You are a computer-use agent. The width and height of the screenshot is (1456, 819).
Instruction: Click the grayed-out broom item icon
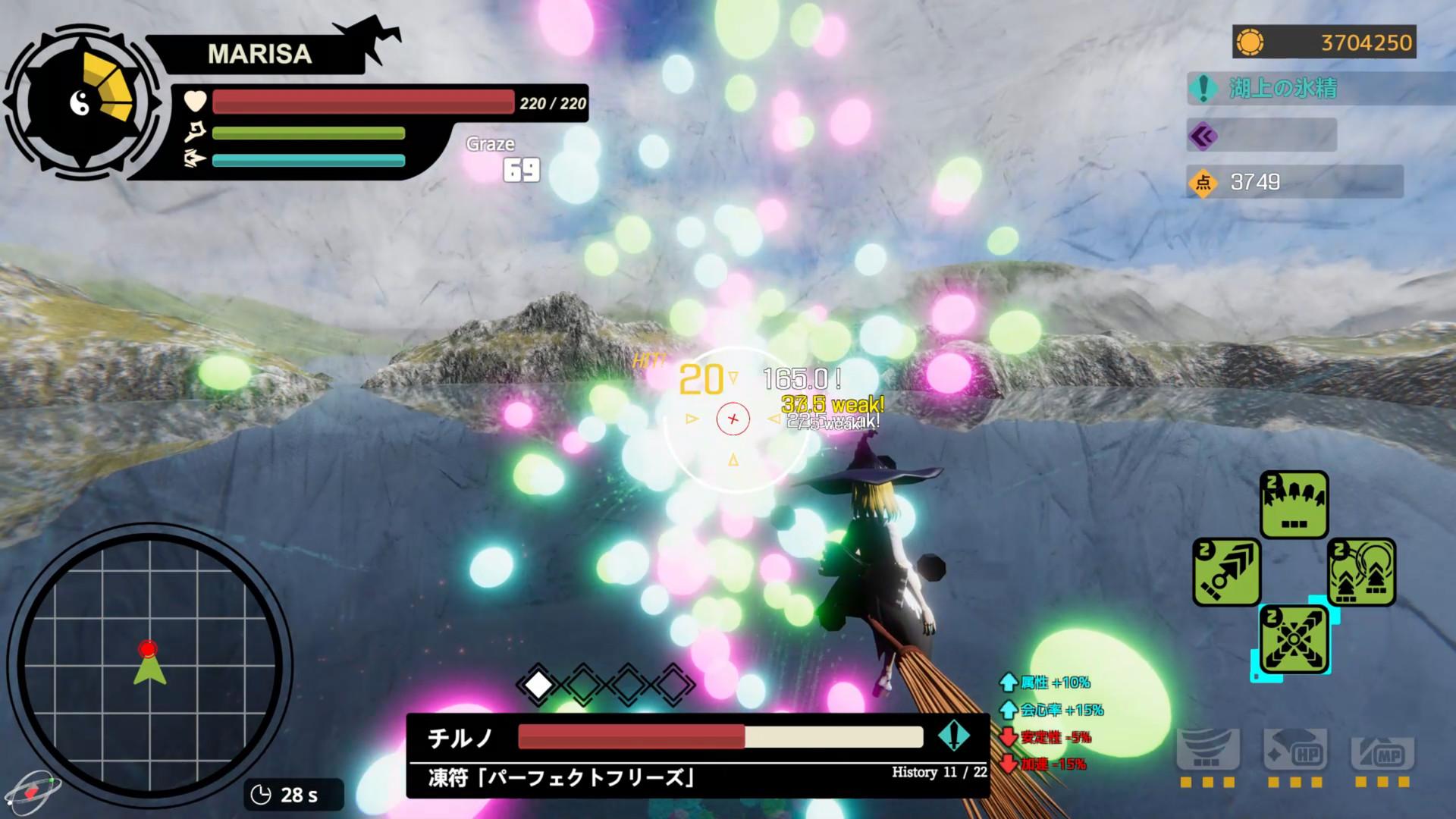pos(1208,748)
